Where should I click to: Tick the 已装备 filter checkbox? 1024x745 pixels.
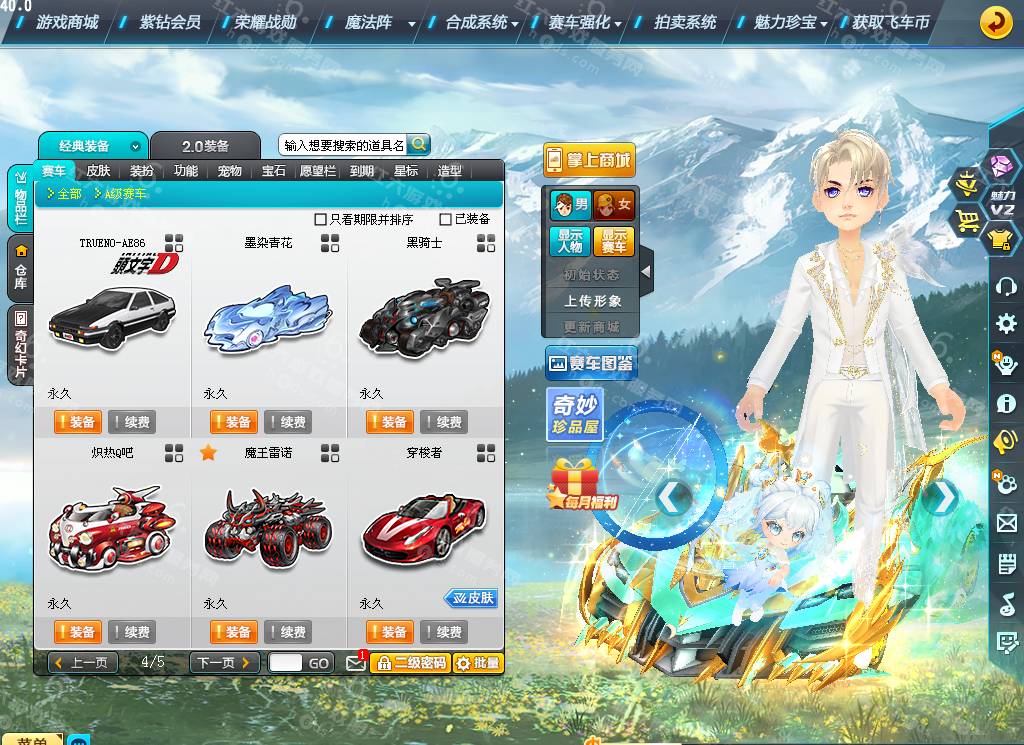click(x=446, y=219)
